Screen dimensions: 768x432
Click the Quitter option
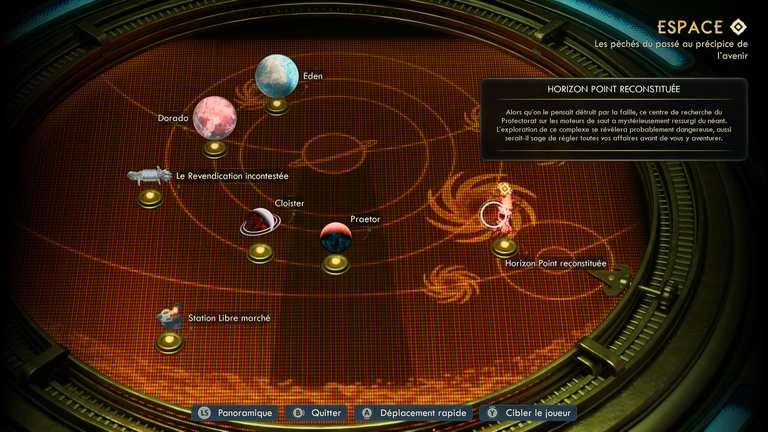pyautogui.click(x=316, y=412)
